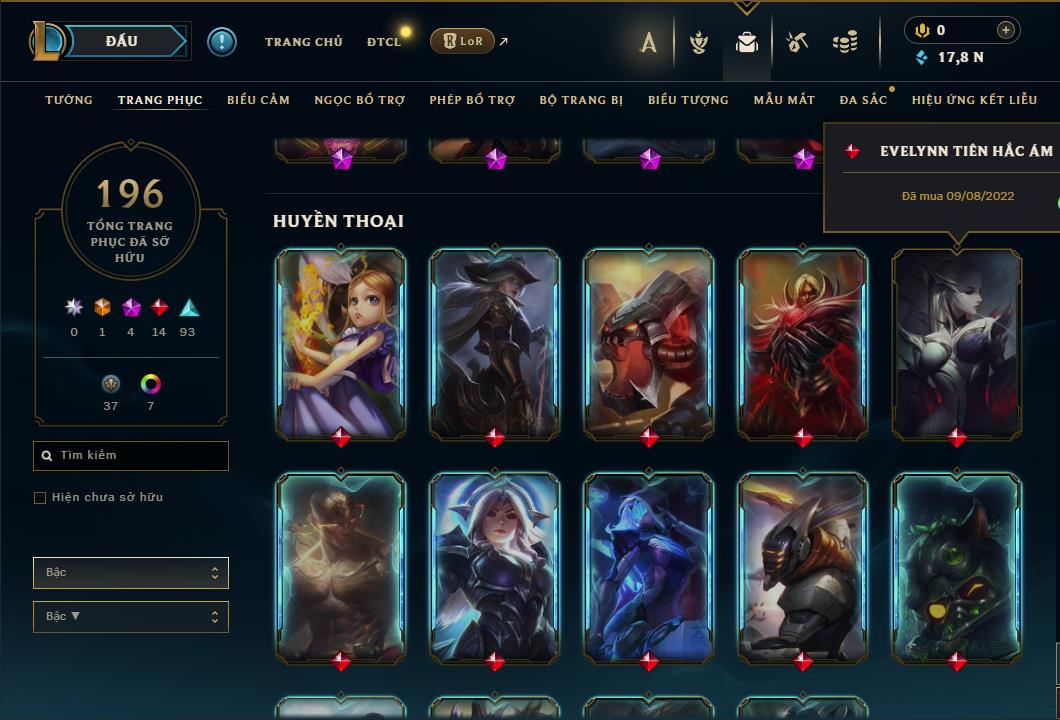The height and width of the screenshot is (720, 1060).
Task: Go to the ĐTCL mode page
Action: point(384,42)
